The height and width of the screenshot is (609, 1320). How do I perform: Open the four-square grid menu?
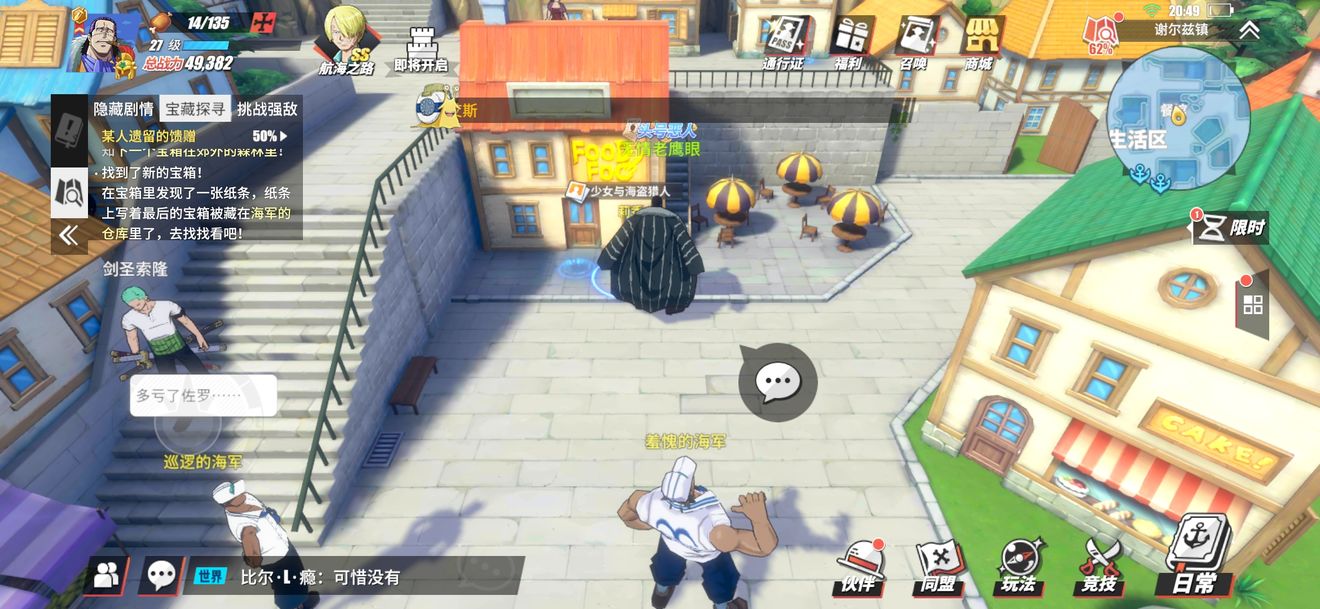pyautogui.click(x=1253, y=305)
